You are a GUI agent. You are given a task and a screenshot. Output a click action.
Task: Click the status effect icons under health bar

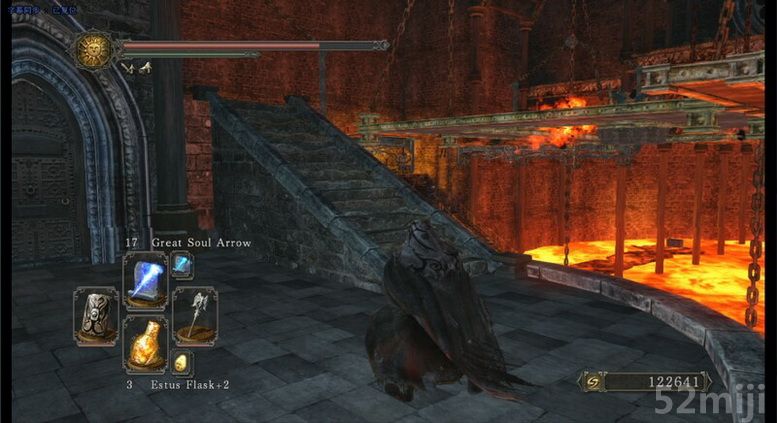coord(136,68)
